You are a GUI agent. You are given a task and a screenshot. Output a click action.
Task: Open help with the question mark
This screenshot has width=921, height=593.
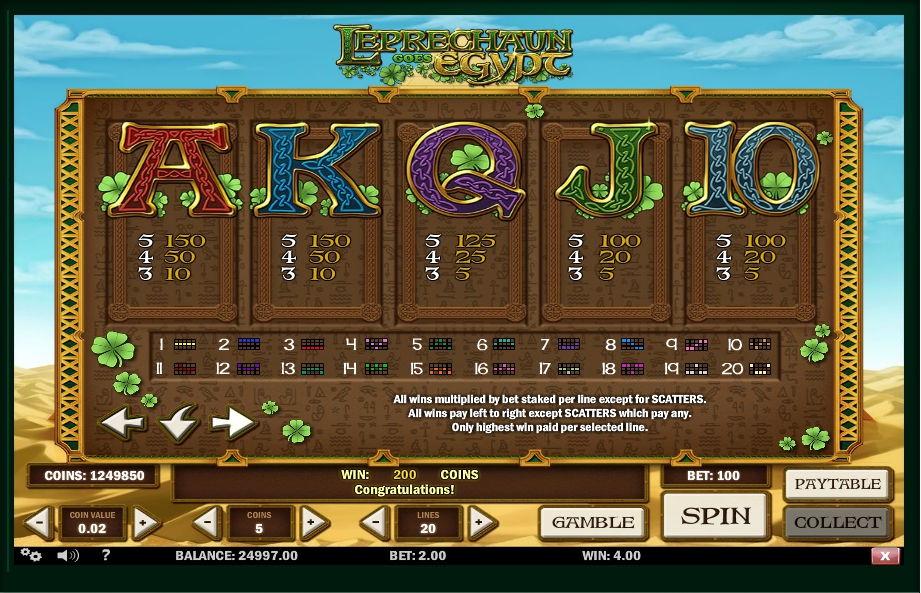(106, 556)
